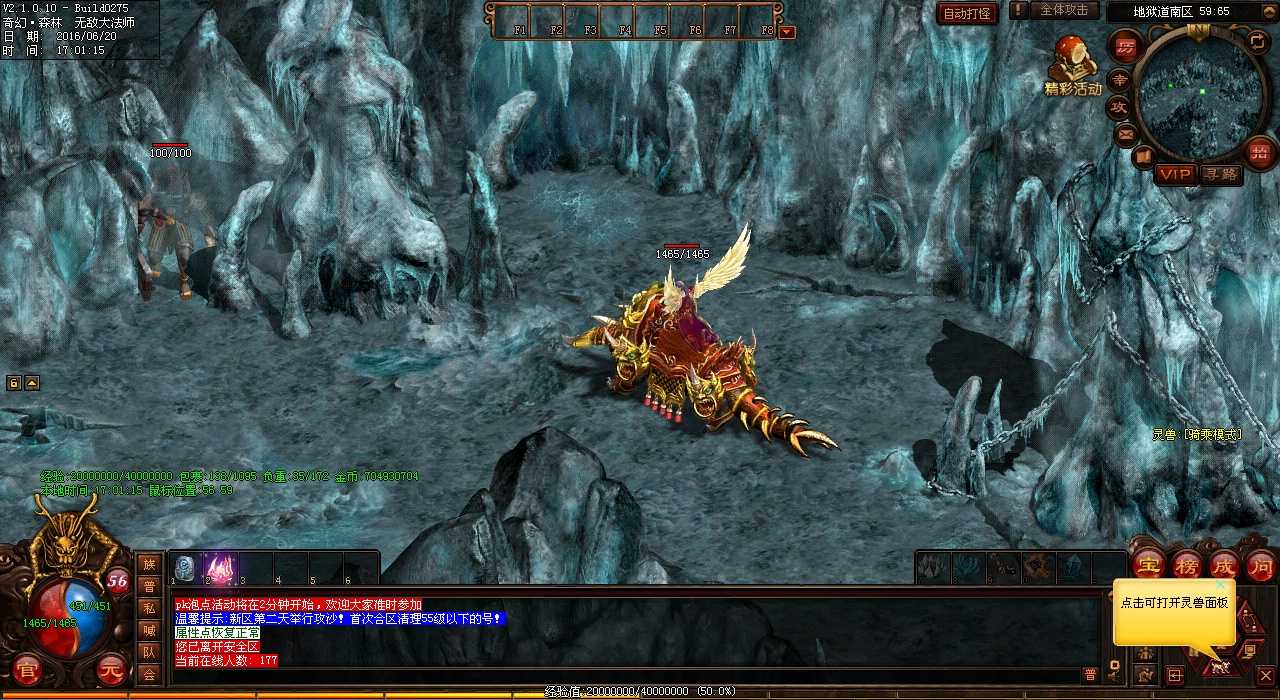Viewport: 1280px width, 700px height.
Task: Open the 问 help button
Action: click(x=1260, y=564)
